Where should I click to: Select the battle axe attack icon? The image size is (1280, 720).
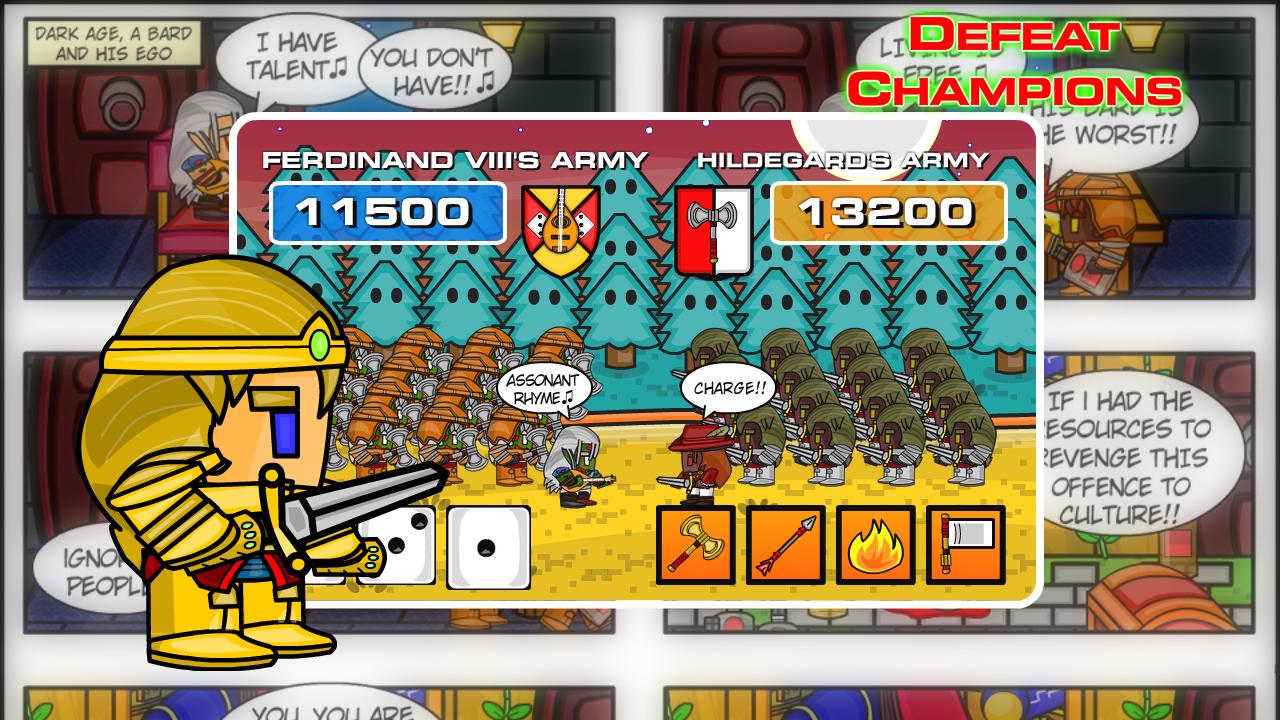point(697,545)
